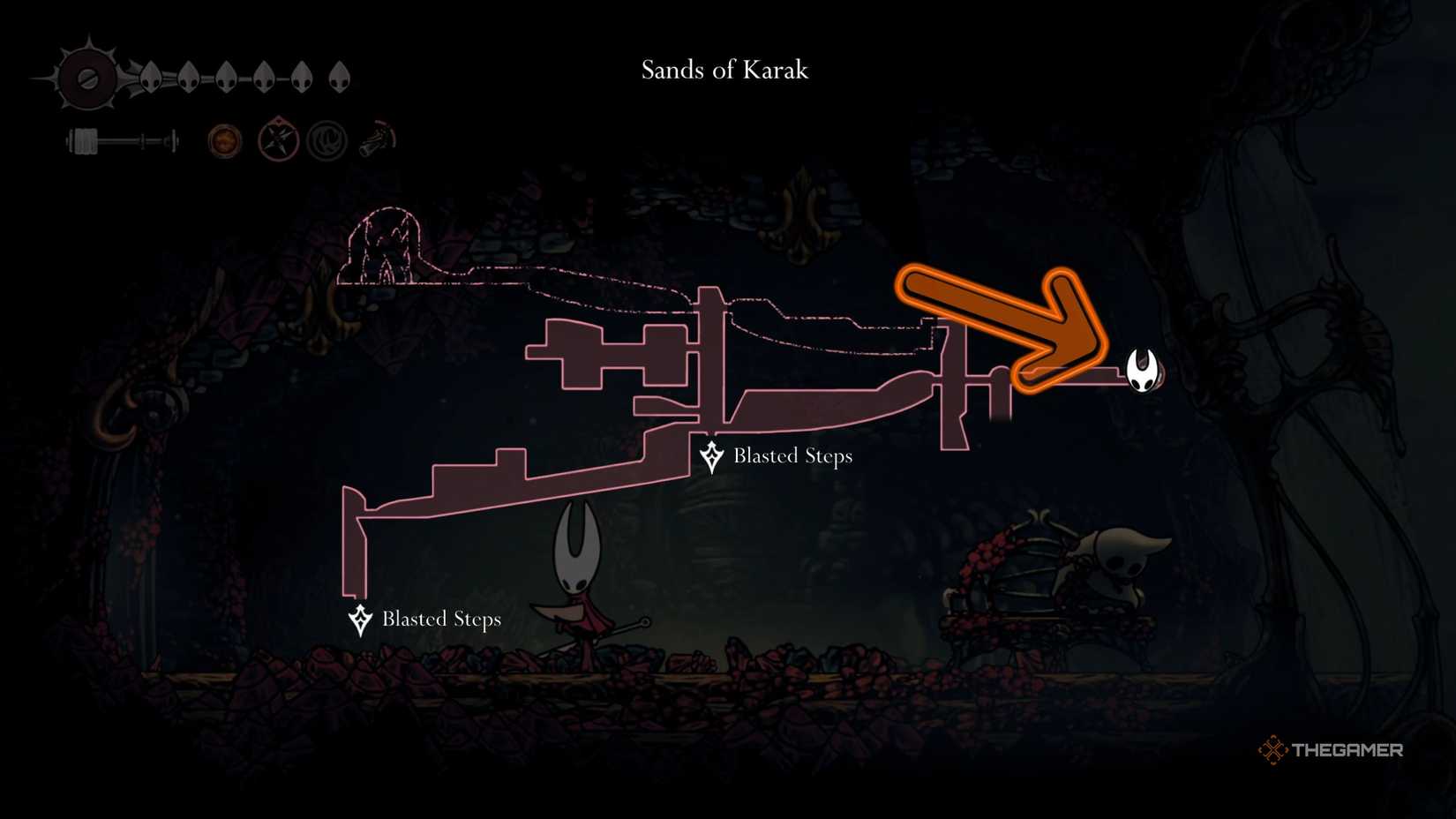Click the weapon tool icon with red meter

click(x=378, y=139)
